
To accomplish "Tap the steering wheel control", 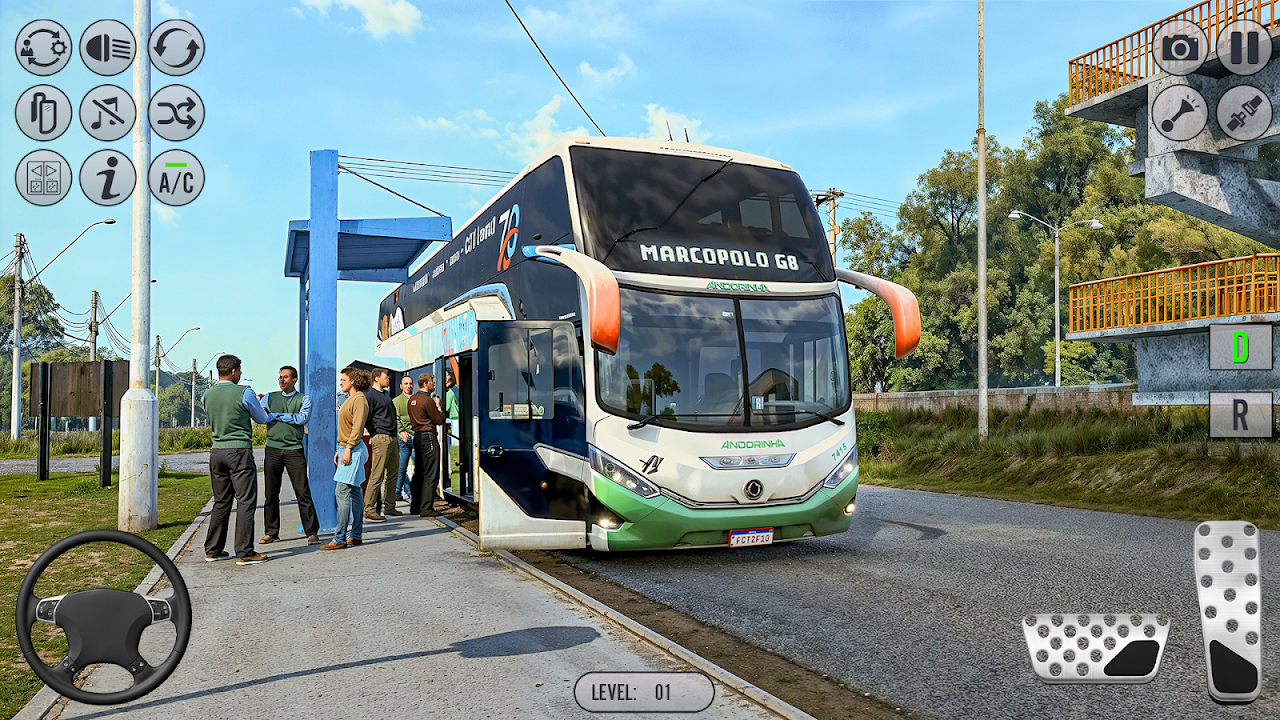I will pyautogui.click(x=103, y=616).
